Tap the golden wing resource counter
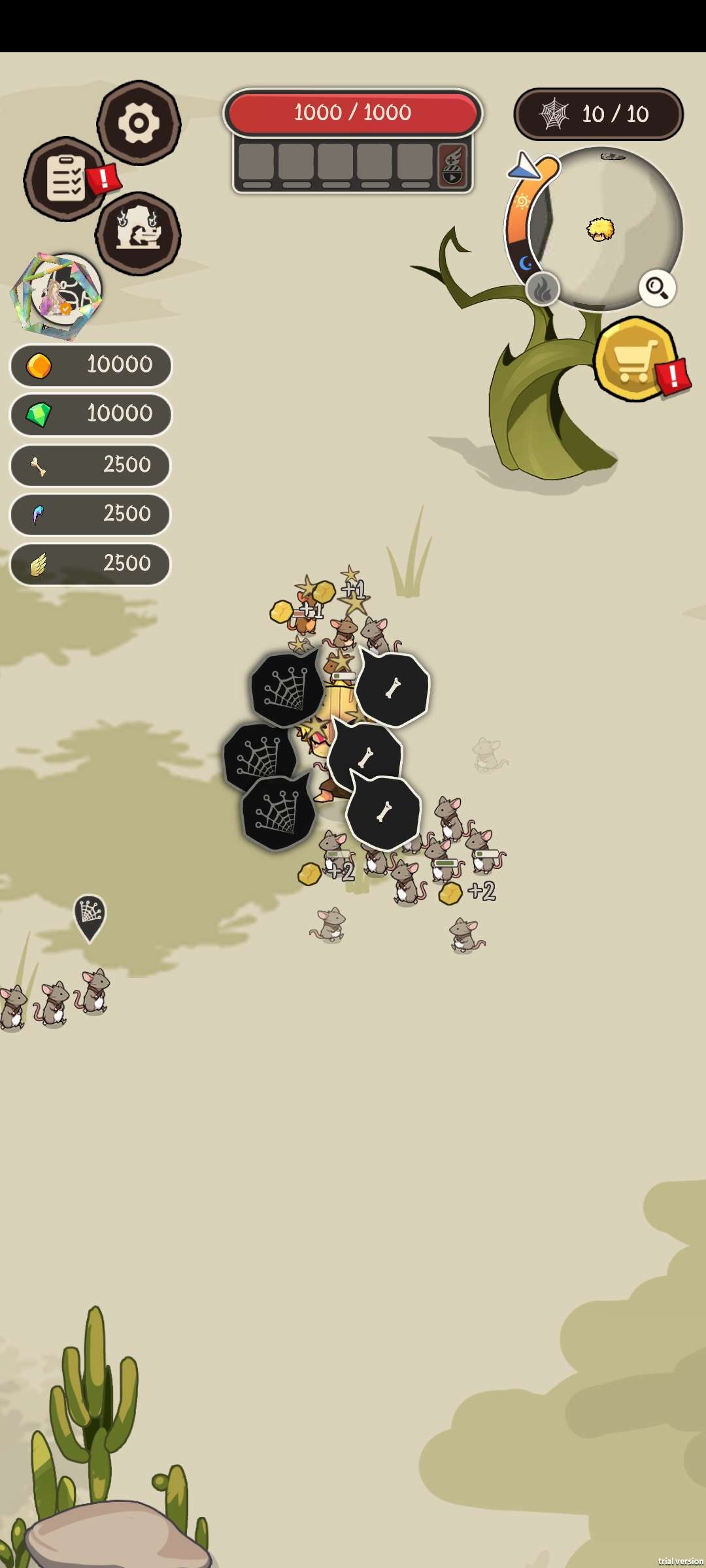The width and height of the screenshot is (706, 1568). [x=90, y=564]
